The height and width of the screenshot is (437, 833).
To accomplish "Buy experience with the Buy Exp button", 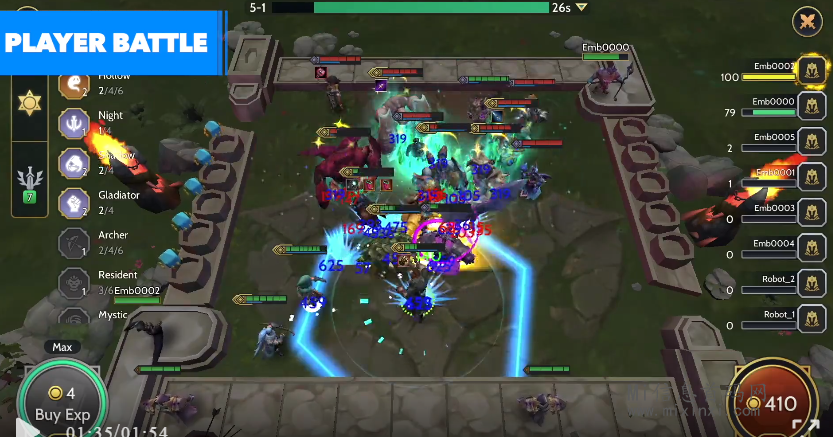I will click(62, 402).
